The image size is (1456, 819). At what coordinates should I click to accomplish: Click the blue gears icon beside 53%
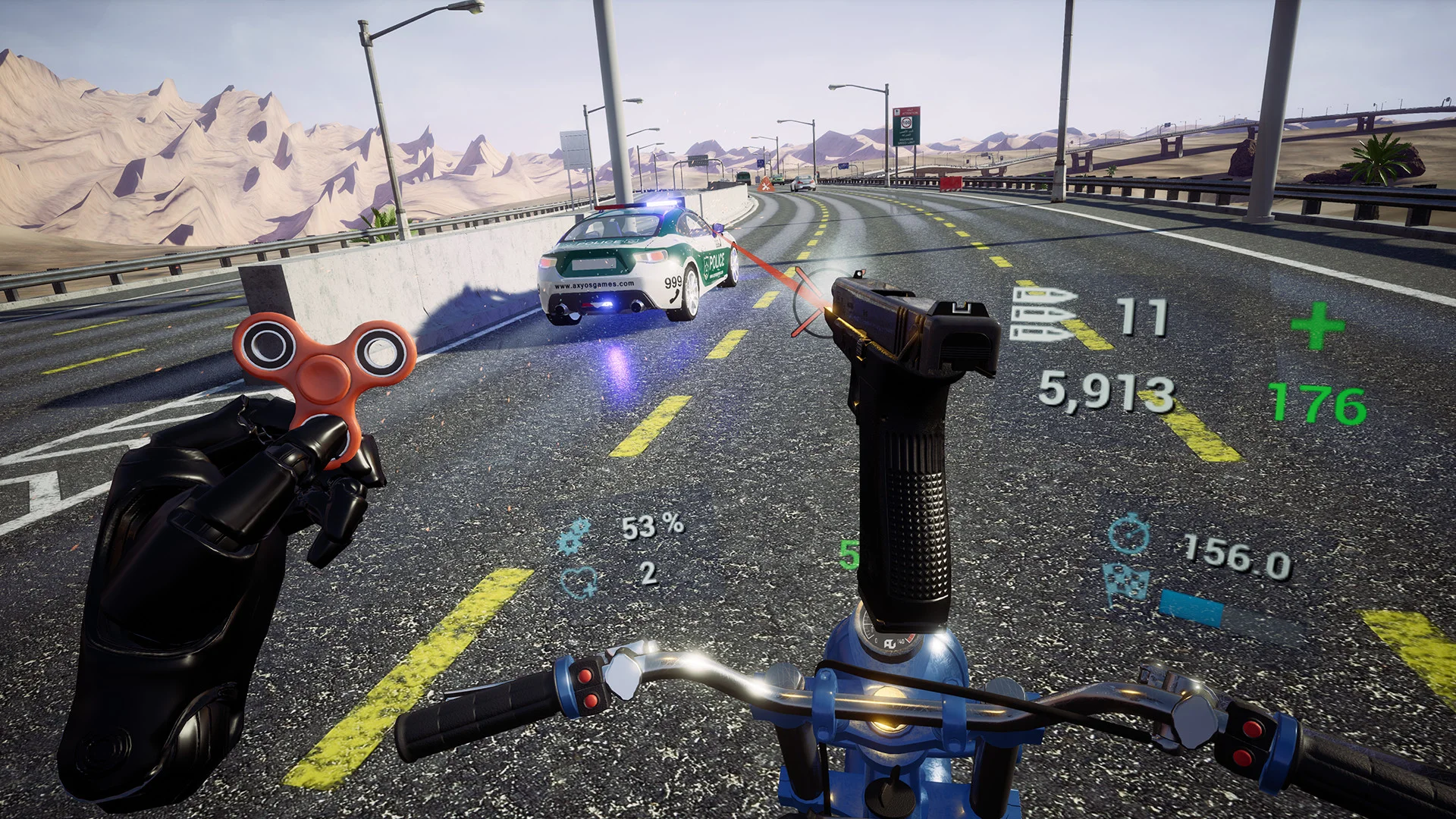[574, 534]
